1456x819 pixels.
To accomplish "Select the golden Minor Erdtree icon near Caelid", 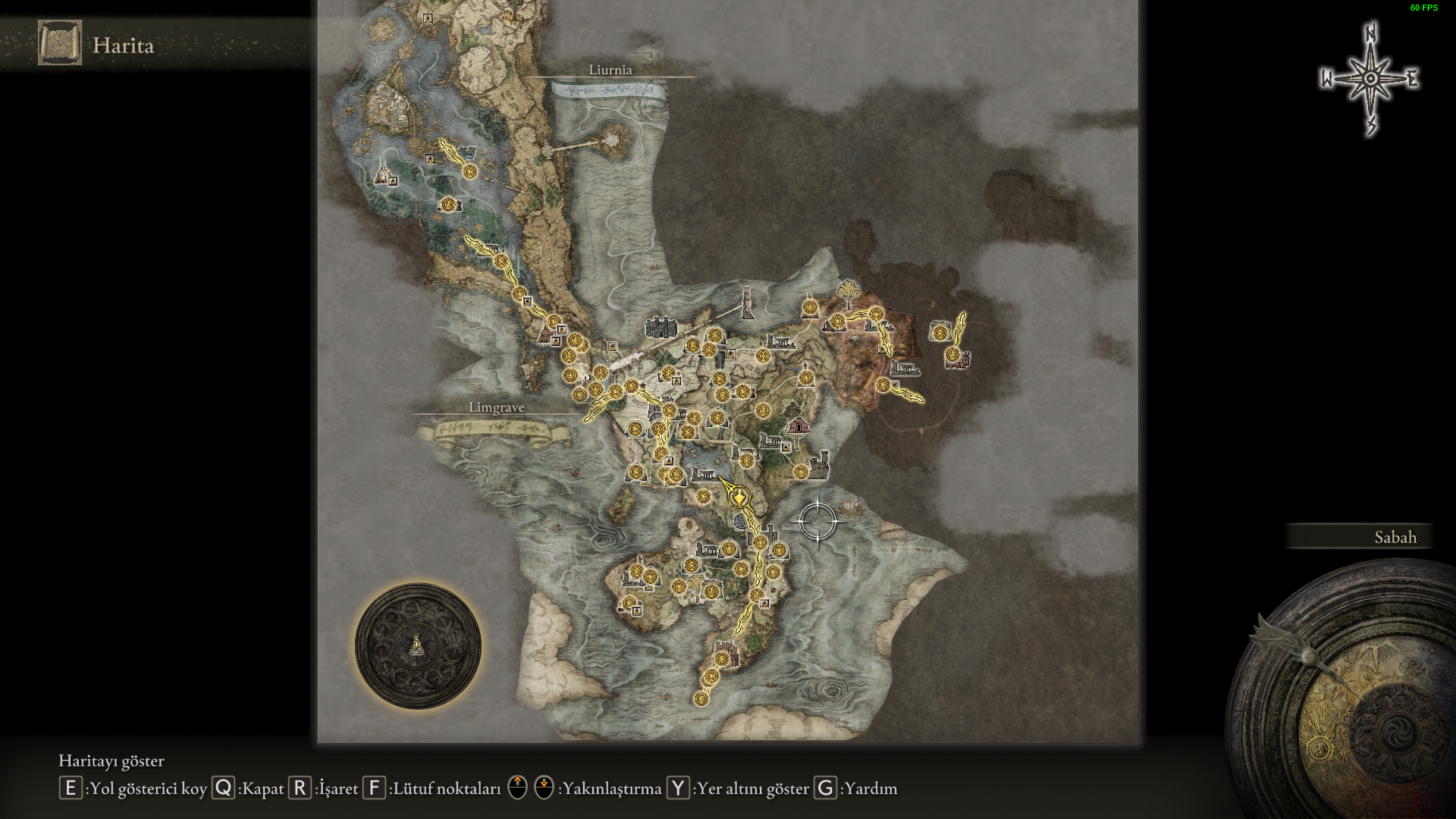I will click(x=848, y=291).
